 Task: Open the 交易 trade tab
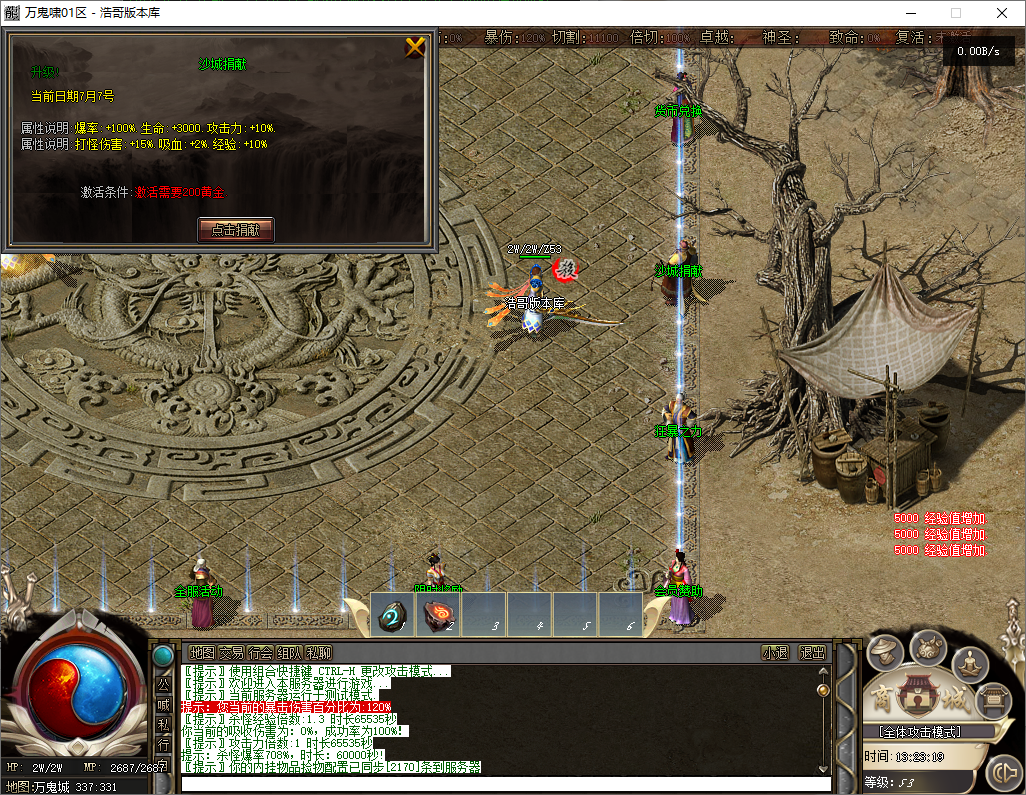(x=231, y=652)
